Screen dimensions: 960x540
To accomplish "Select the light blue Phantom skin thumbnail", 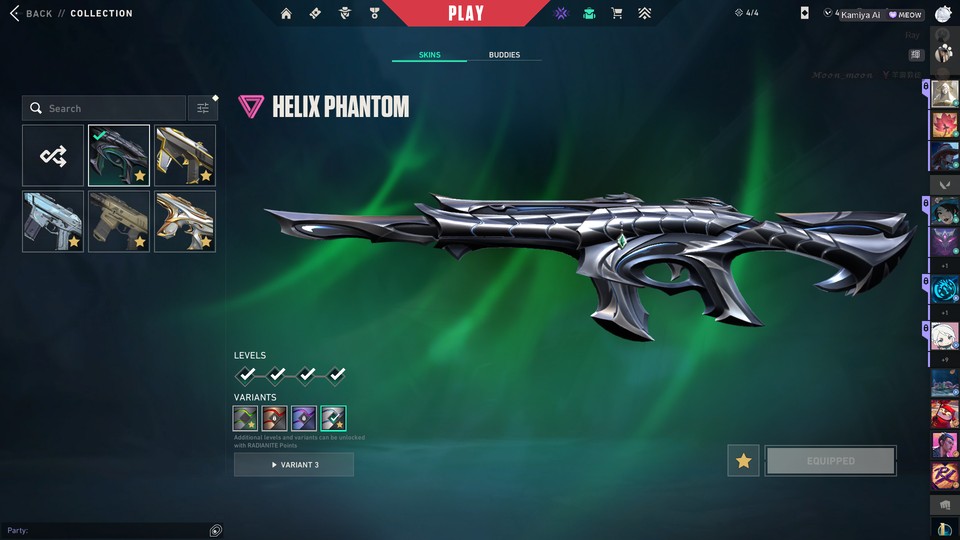I will click(53, 221).
